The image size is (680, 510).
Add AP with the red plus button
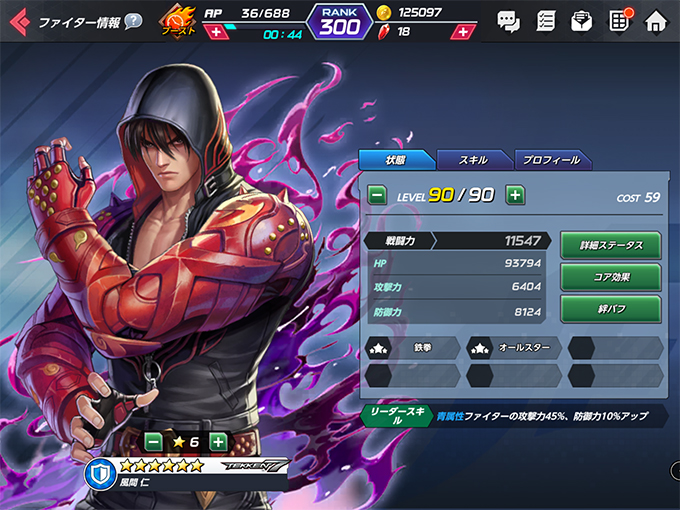[x=217, y=33]
